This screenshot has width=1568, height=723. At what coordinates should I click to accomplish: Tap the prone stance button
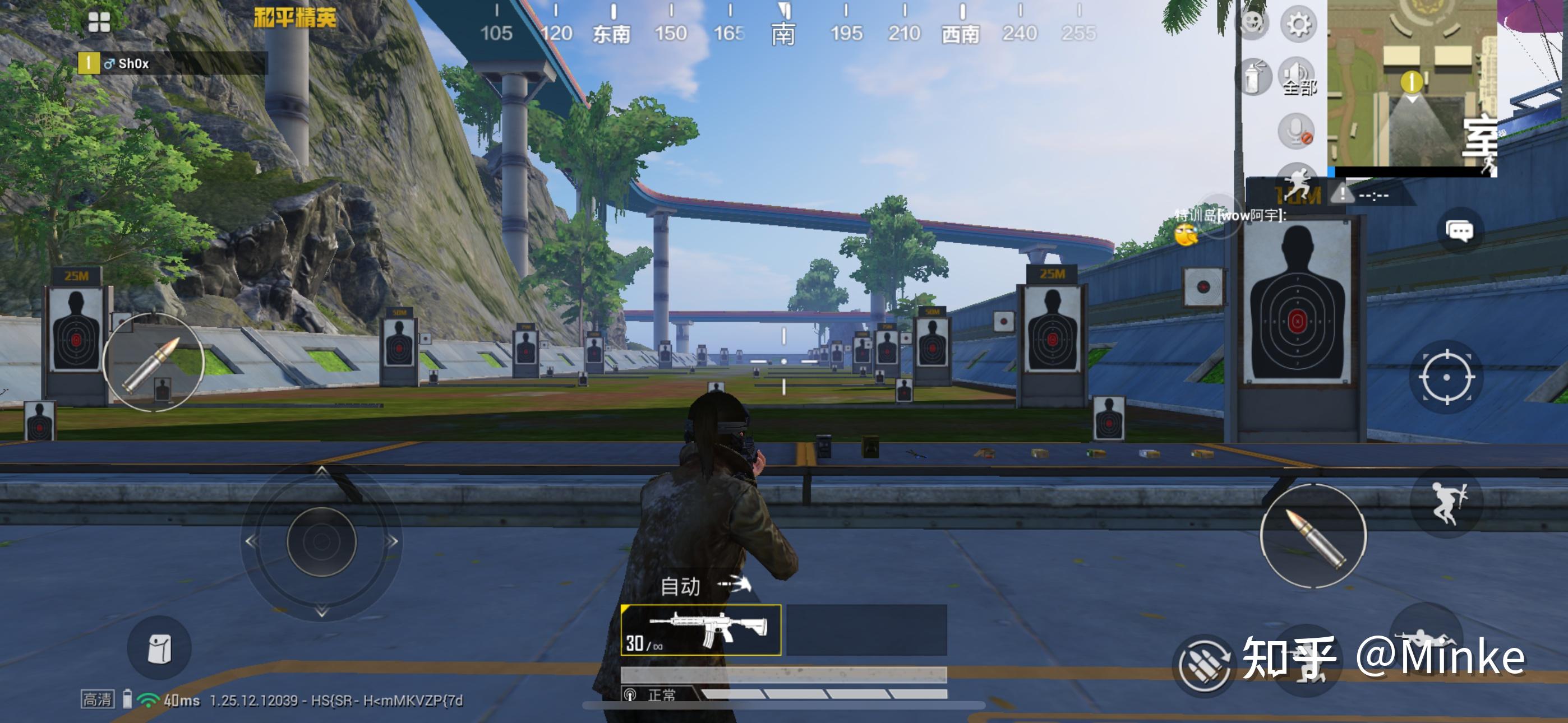[x=1424, y=639]
